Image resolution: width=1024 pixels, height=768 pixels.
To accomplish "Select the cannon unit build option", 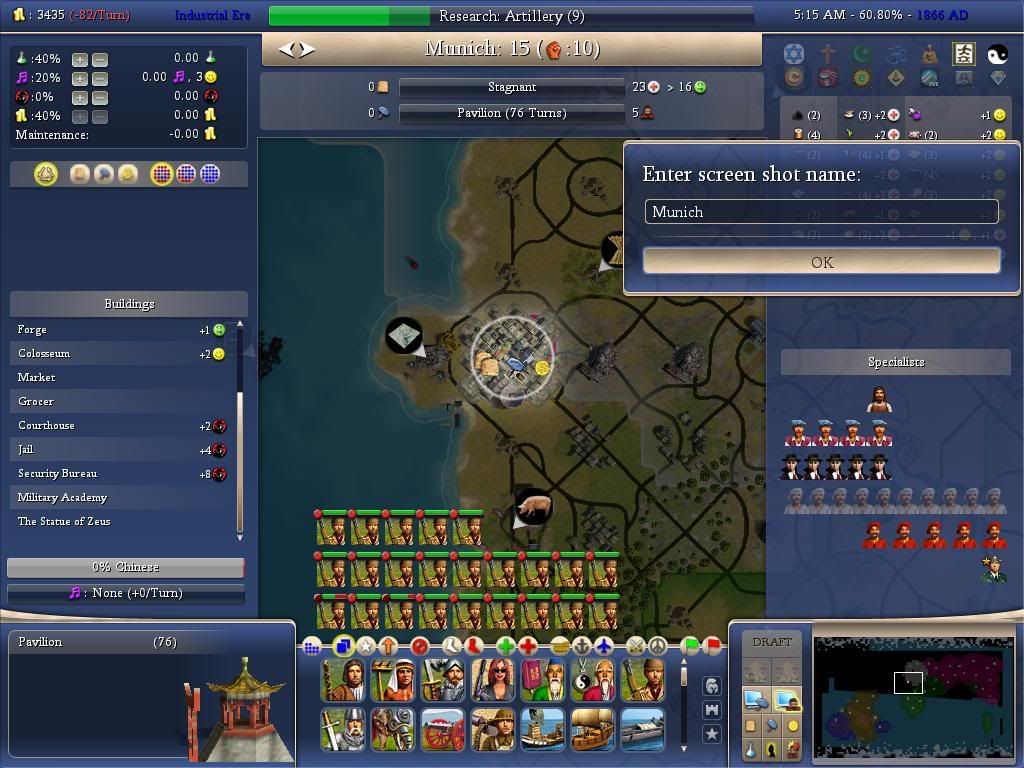I will (x=442, y=730).
